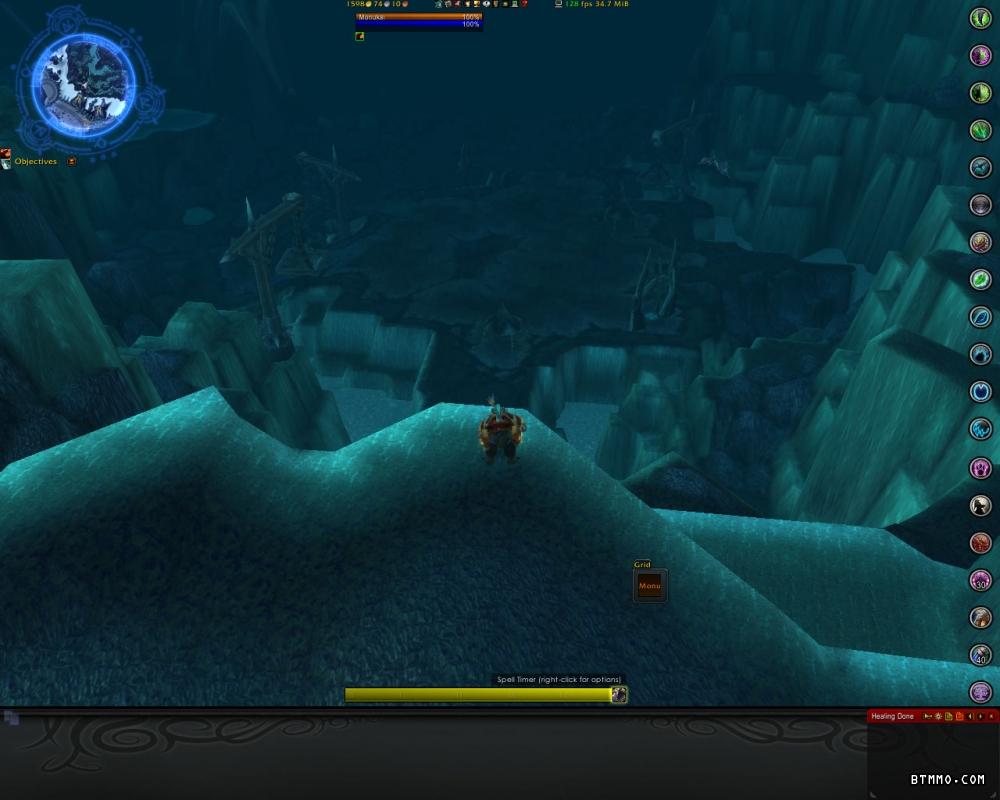
Task: Click the buff icon under the player frame
Action: 360,36
